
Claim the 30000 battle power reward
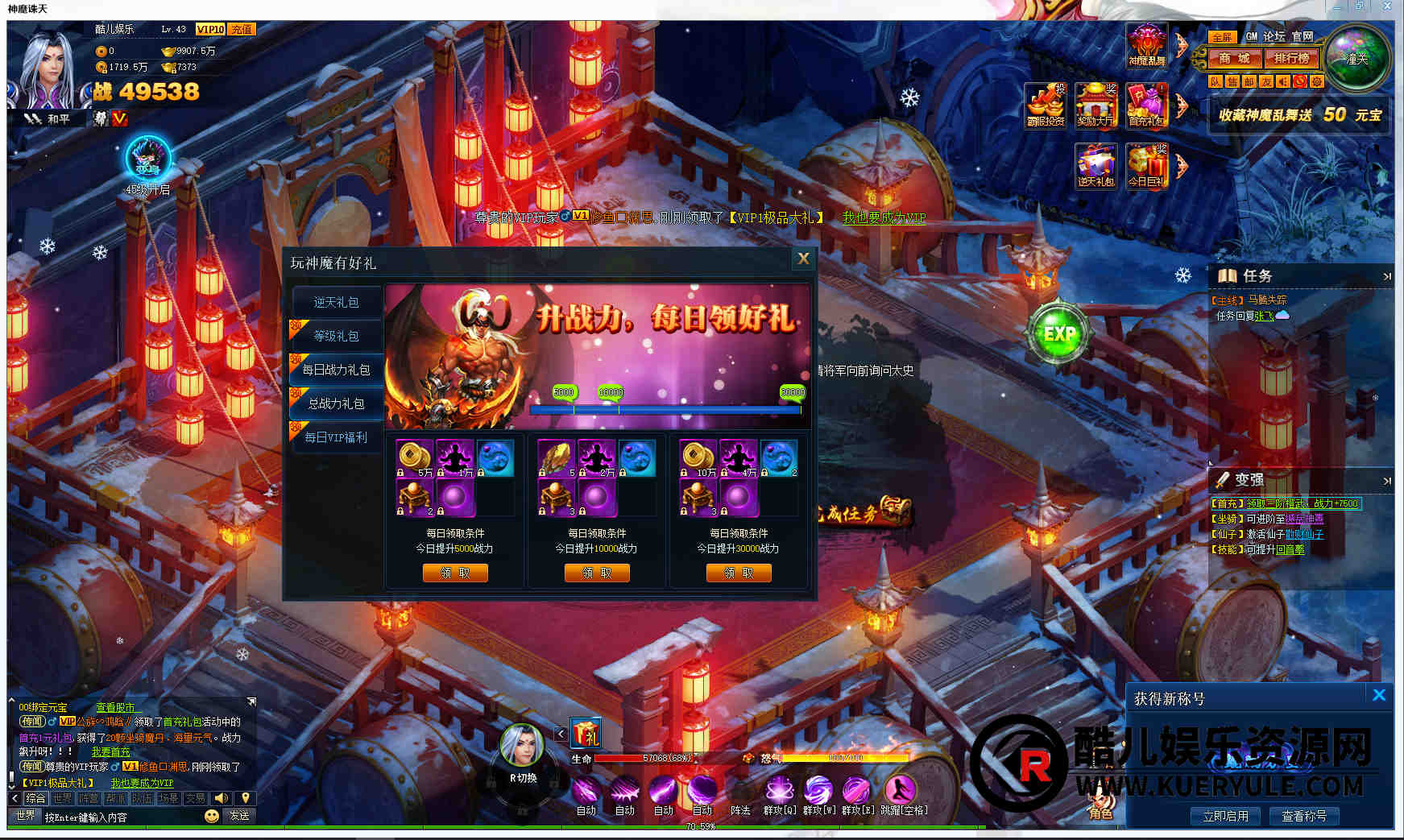click(x=739, y=573)
